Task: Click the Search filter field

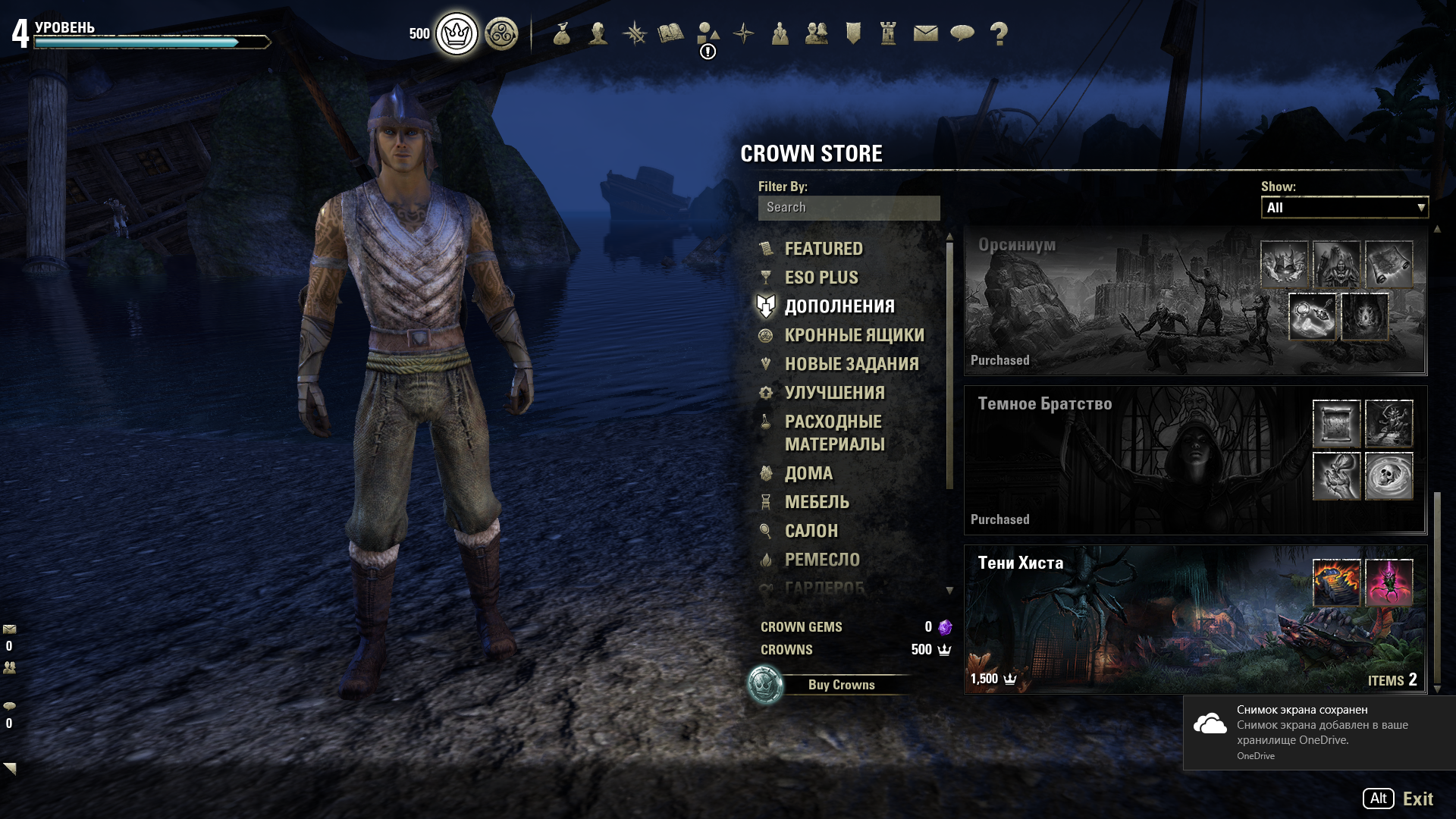Action: (849, 208)
